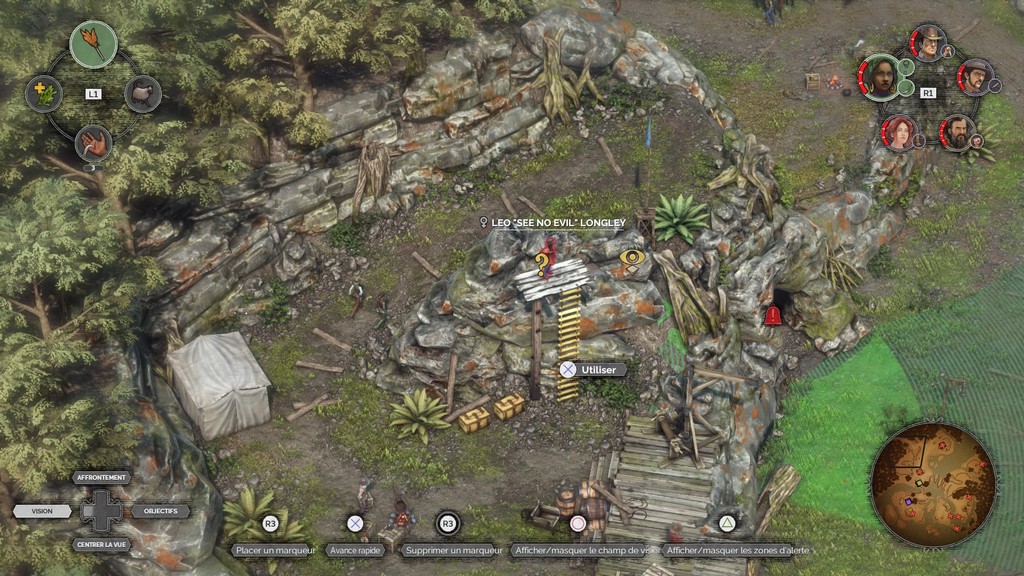Click the yellow question mark marker
1024x576 pixels.
542,265
